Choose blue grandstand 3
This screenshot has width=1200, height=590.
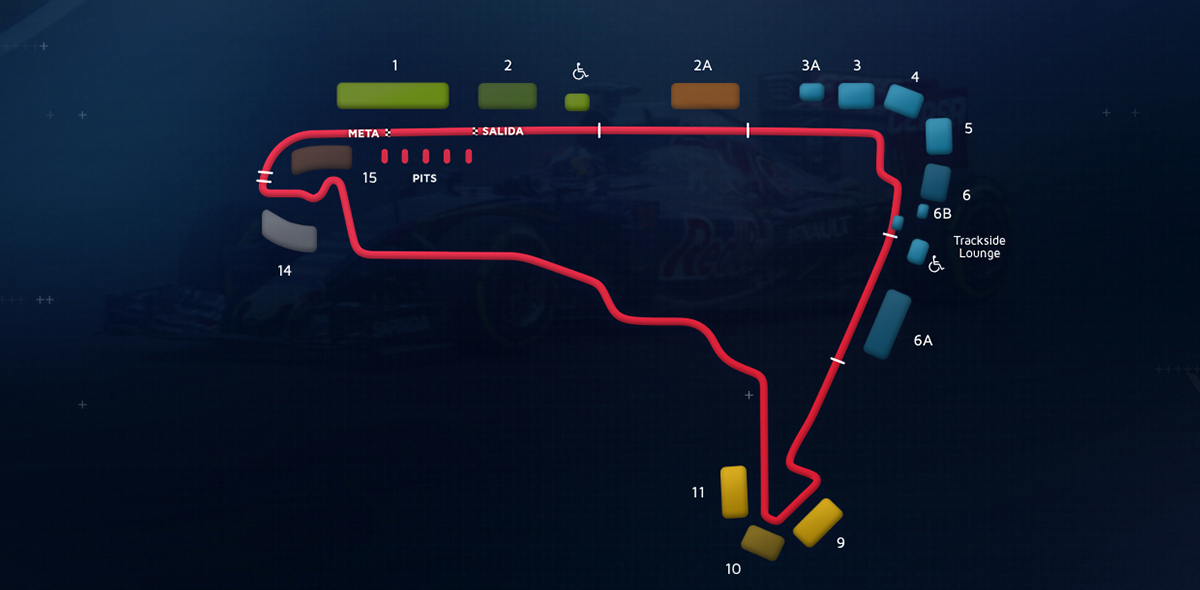[856, 95]
